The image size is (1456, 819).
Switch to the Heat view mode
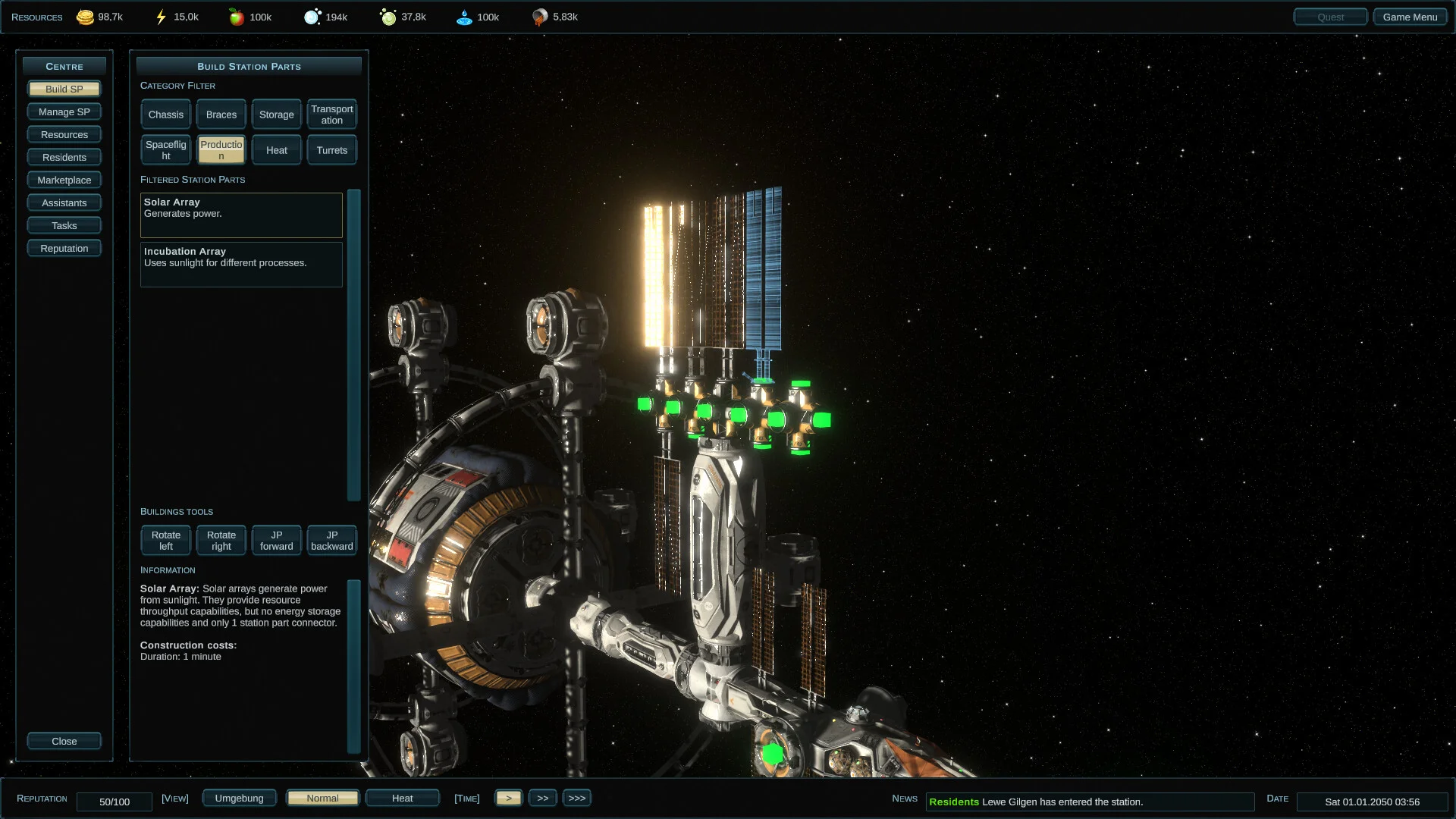[402, 798]
